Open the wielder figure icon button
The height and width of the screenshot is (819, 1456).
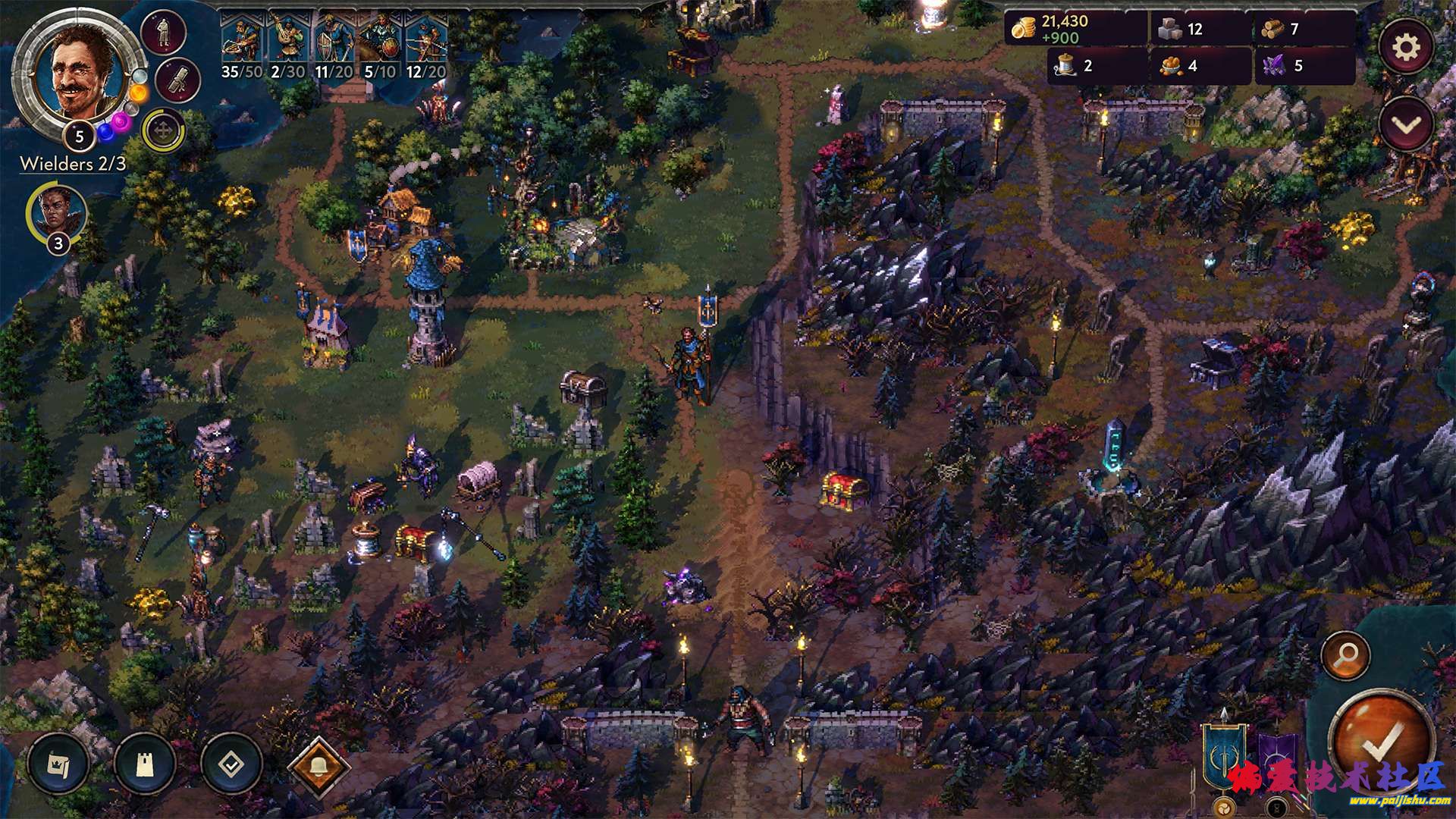(x=163, y=33)
